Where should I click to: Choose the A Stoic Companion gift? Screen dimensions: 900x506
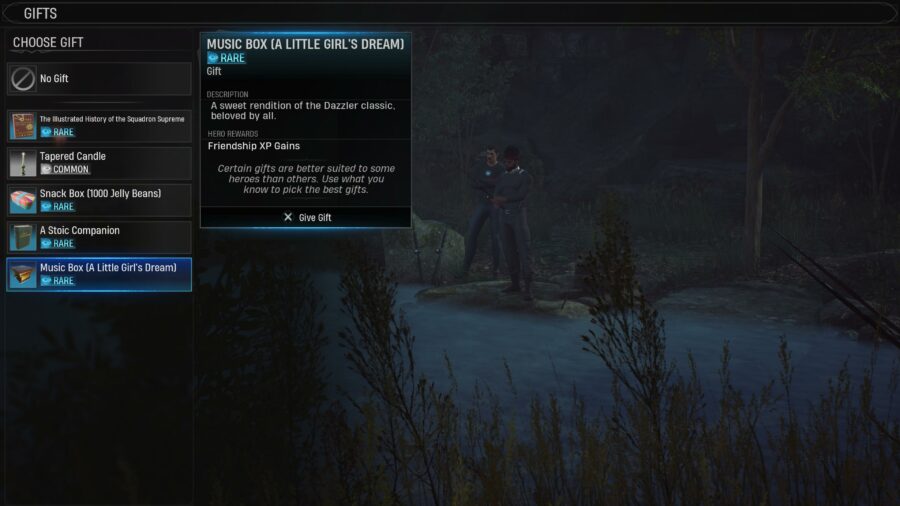tap(99, 237)
